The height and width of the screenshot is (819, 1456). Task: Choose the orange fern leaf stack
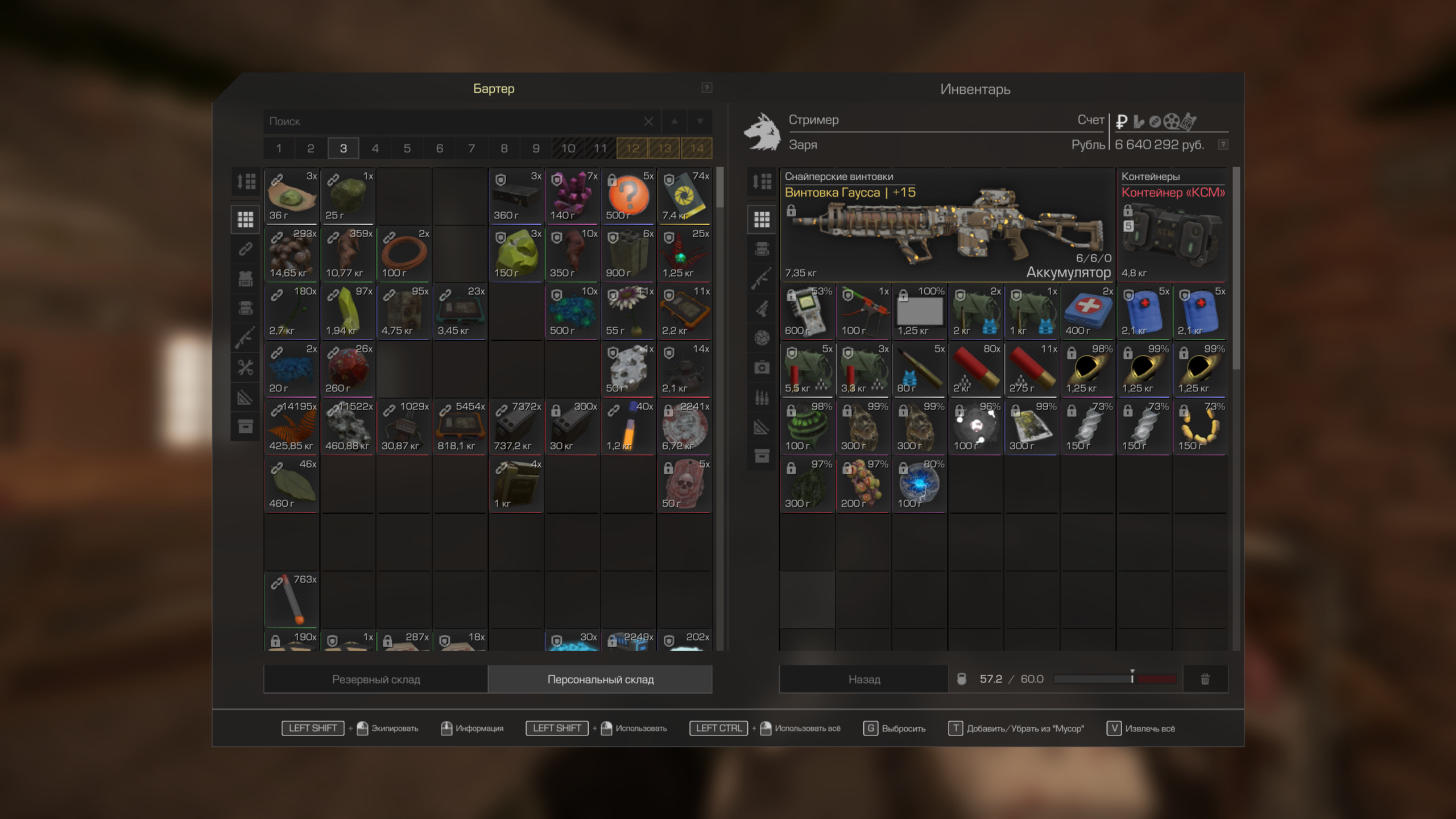[292, 426]
